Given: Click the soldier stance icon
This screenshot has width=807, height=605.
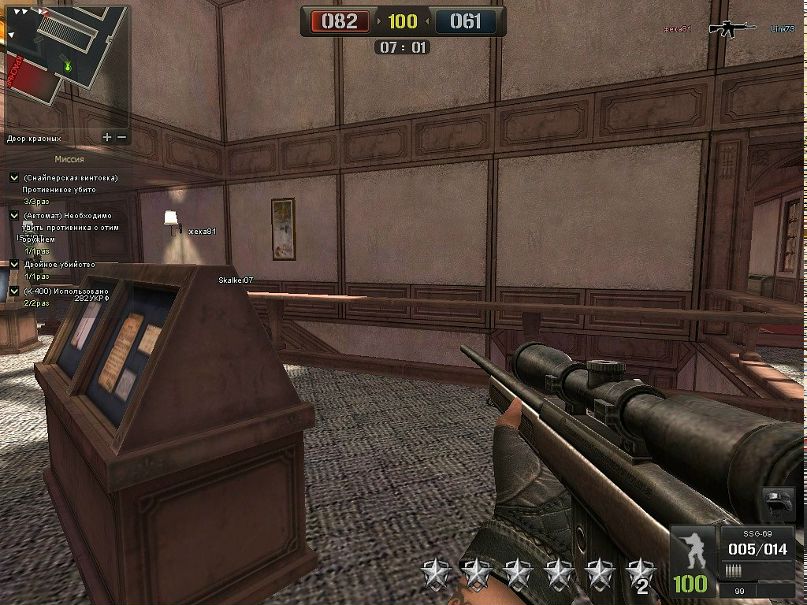Looking at the screenshot, I should tap(692, 551).
